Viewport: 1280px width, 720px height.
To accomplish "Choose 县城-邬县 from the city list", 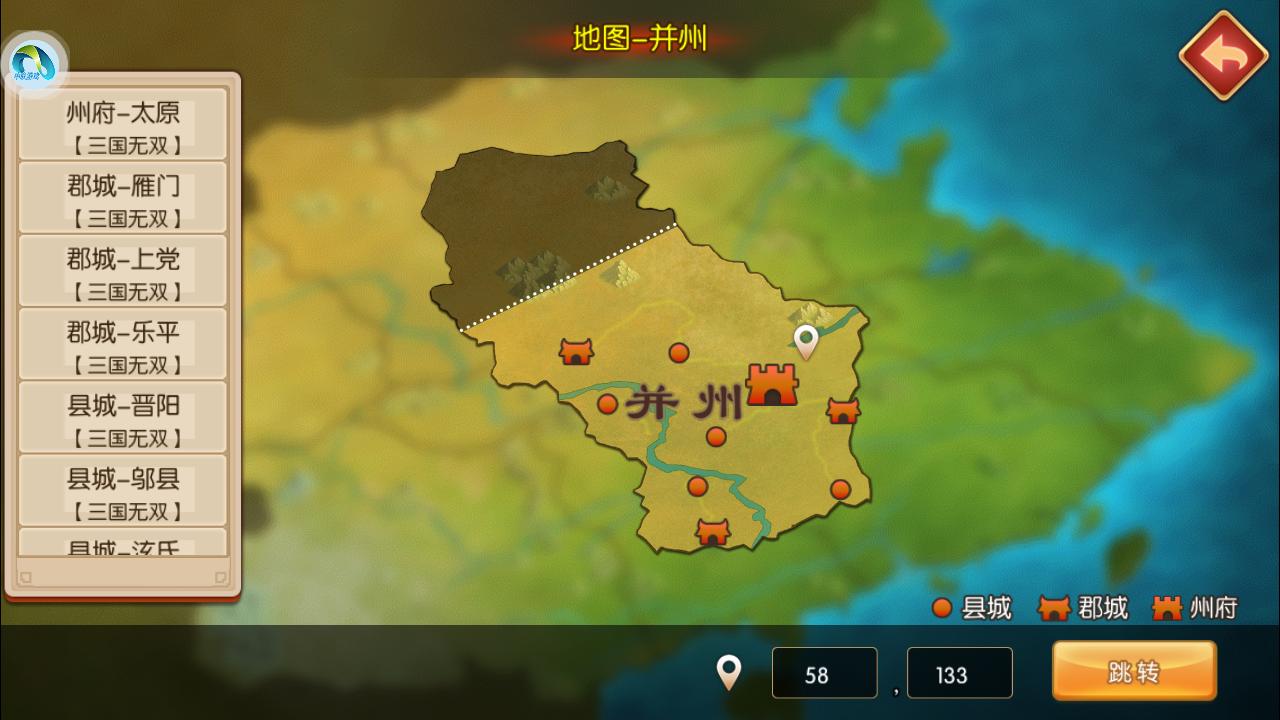I will [x=122, y=488].
